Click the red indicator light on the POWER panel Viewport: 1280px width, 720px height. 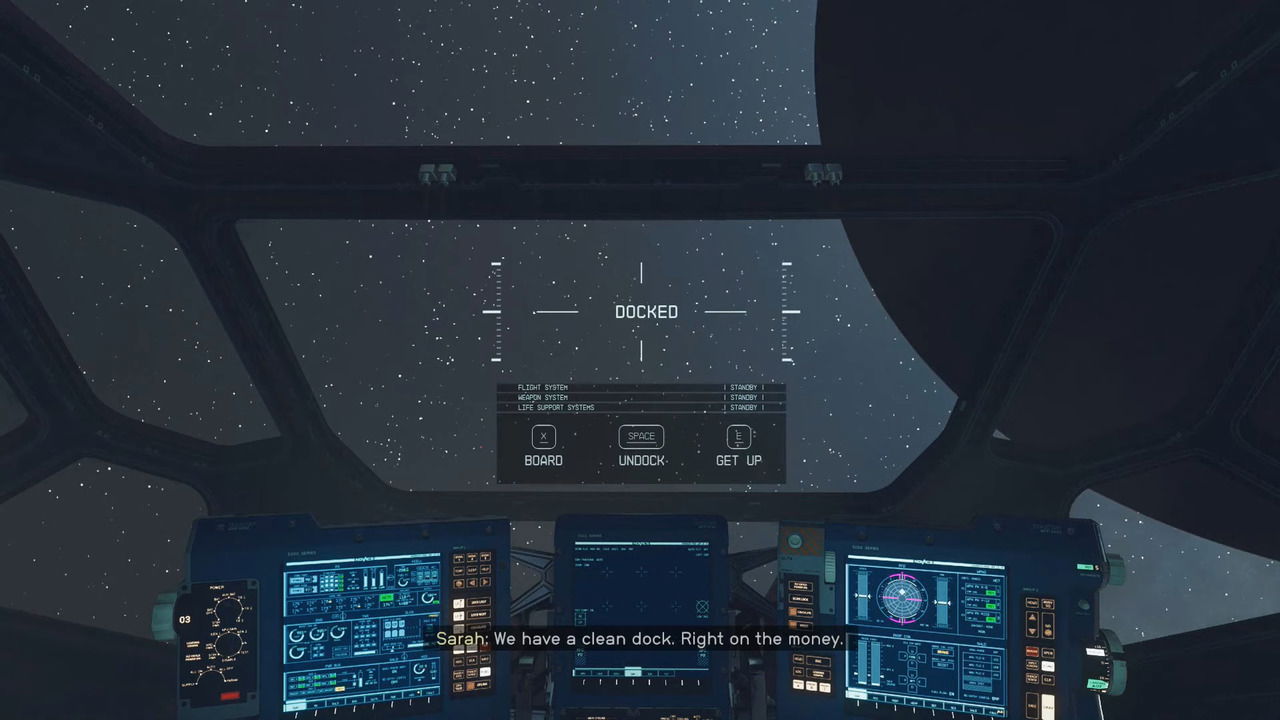(x=229, y=696)
